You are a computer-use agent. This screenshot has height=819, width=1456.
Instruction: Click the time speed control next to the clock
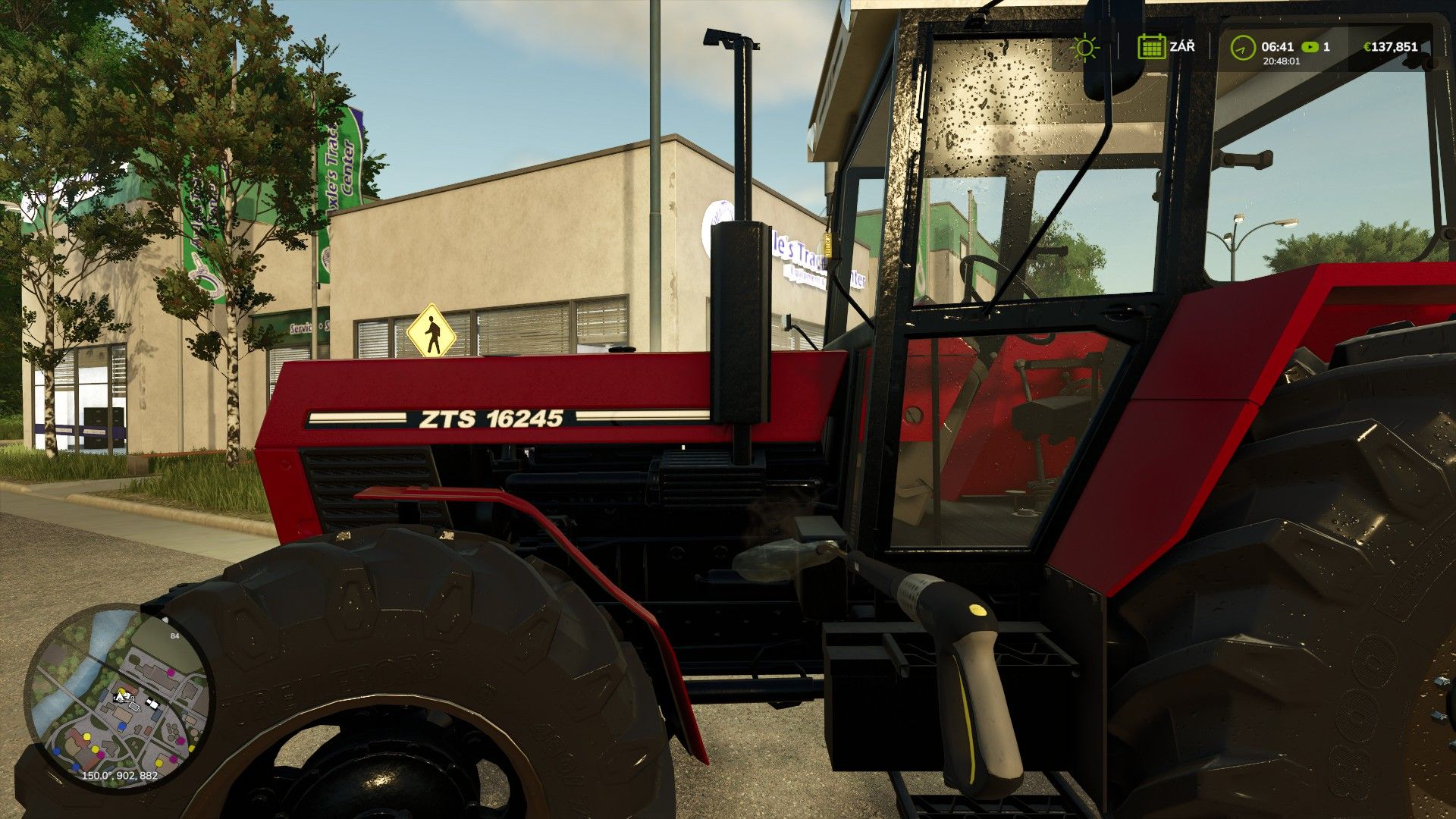1310,47
